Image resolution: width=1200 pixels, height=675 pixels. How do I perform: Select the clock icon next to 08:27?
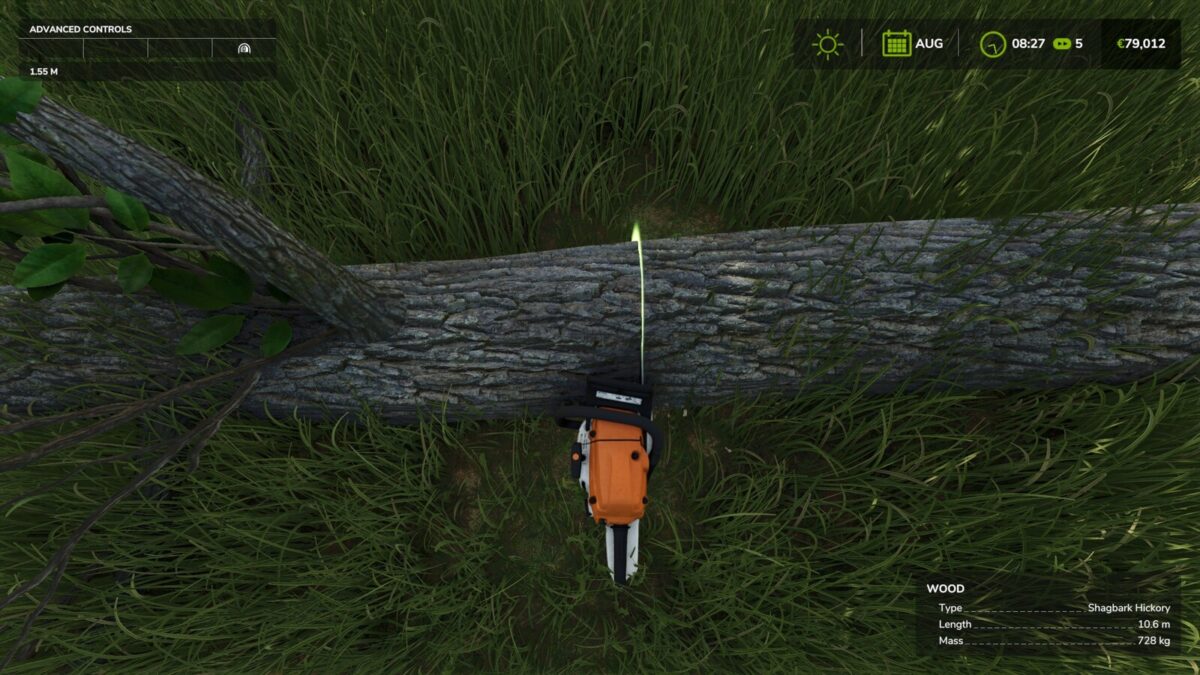(992, 44)
